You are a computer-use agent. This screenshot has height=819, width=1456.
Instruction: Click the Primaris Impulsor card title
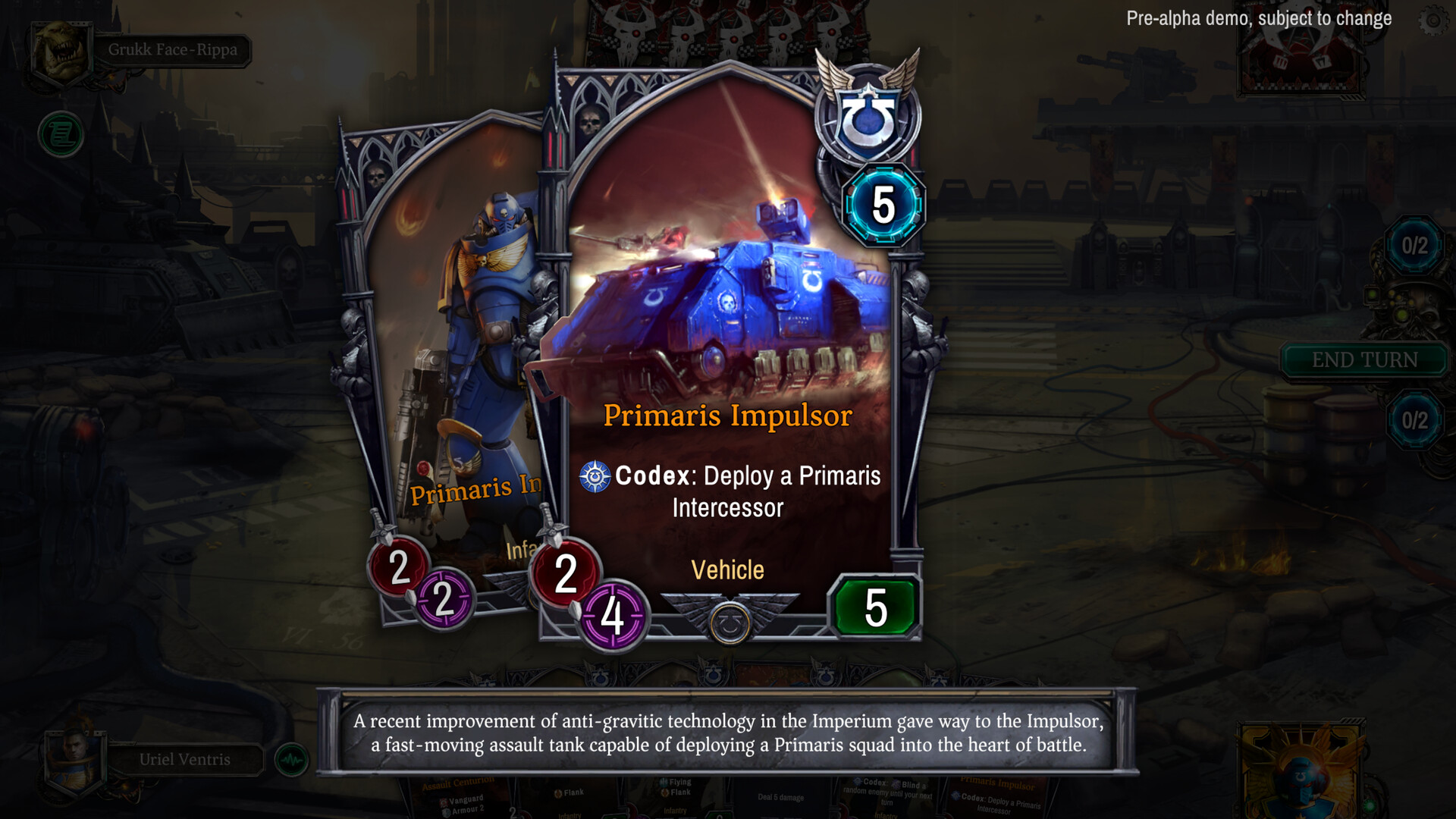728,416
